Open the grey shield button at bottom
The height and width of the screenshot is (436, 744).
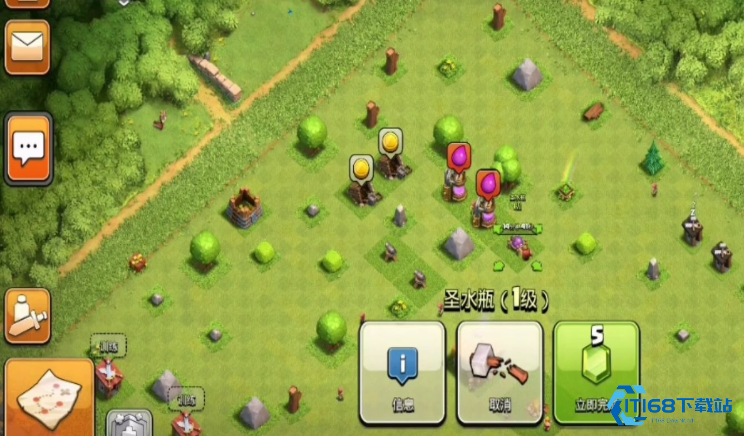[129, 424]
